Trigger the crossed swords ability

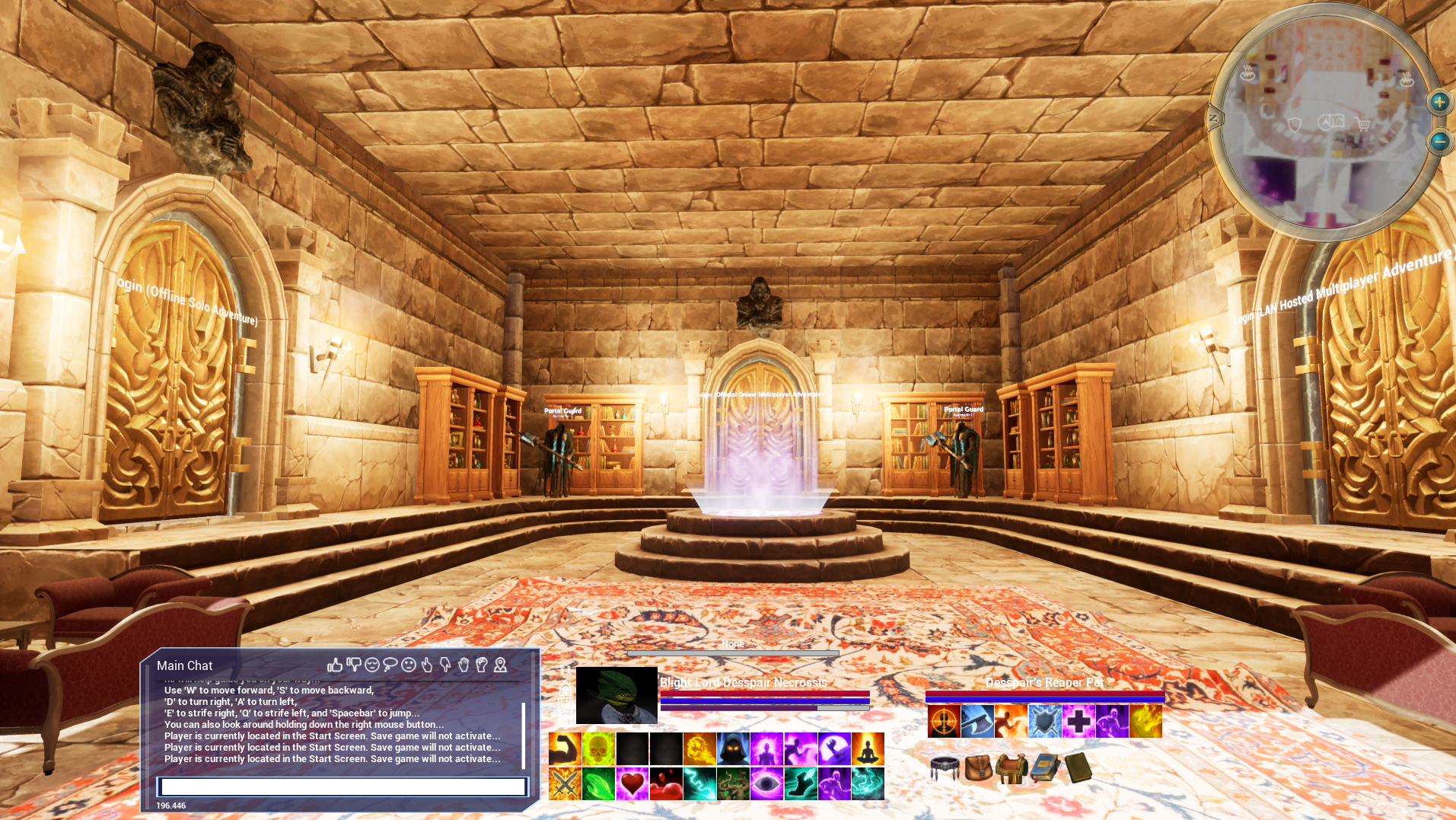[x=565, y=783]
